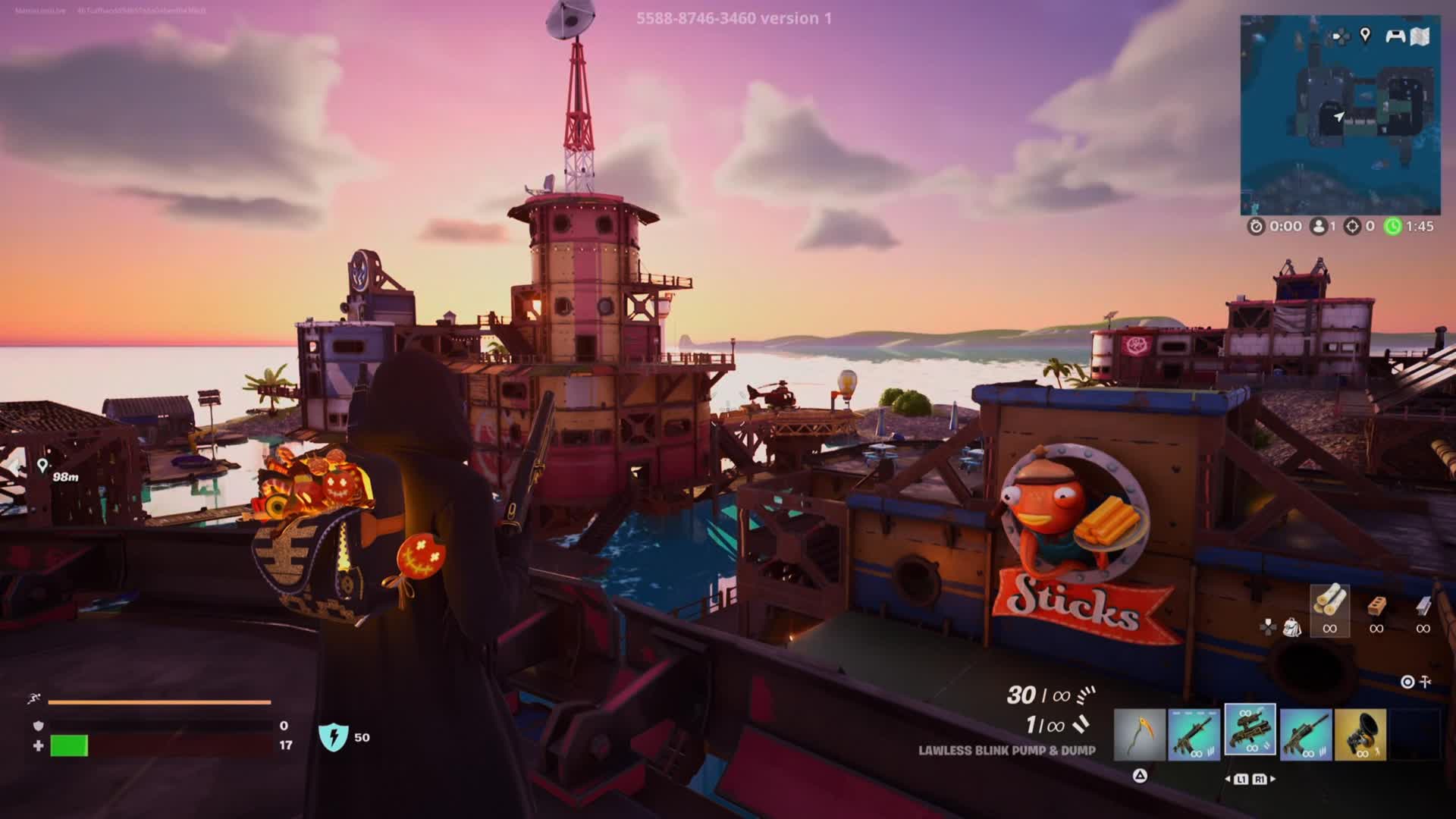Select the gold launcher weapon slot
1456x819 pixels.
[1360, 734]
